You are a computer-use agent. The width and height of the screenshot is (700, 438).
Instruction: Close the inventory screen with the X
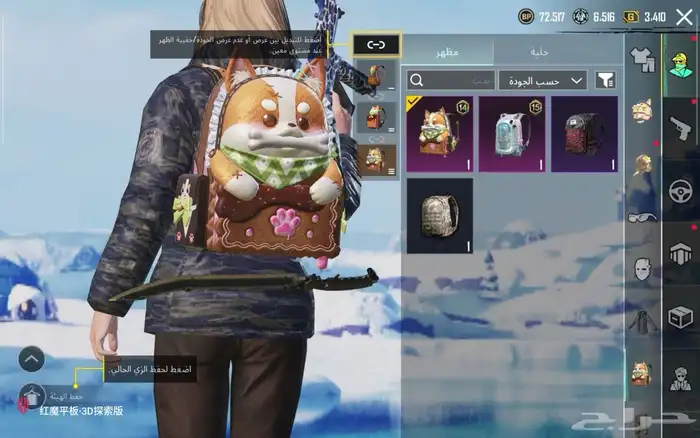click(683, 16)
